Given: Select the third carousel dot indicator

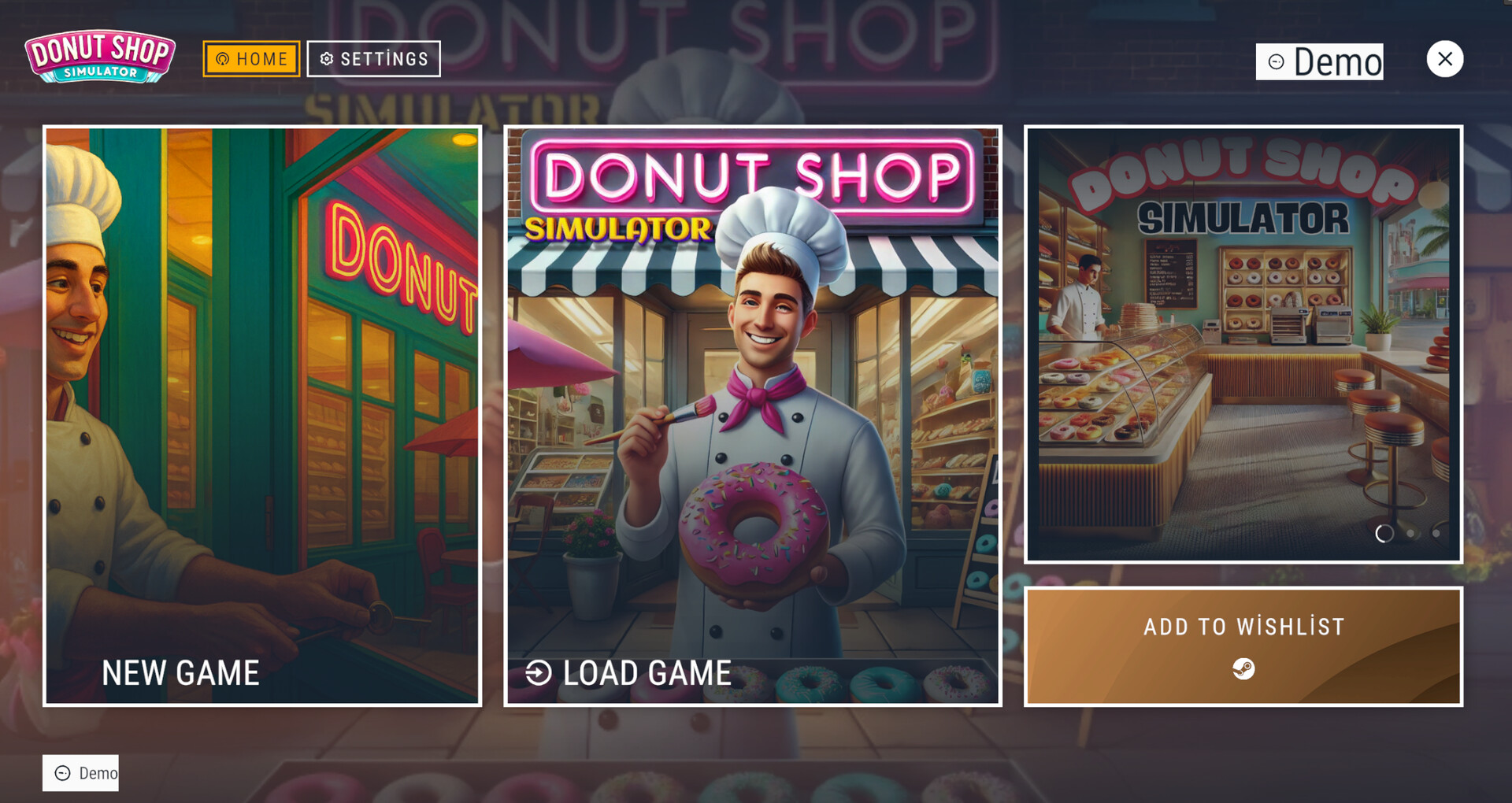Looking at the screenshot, I should [x=1436, y=533].
